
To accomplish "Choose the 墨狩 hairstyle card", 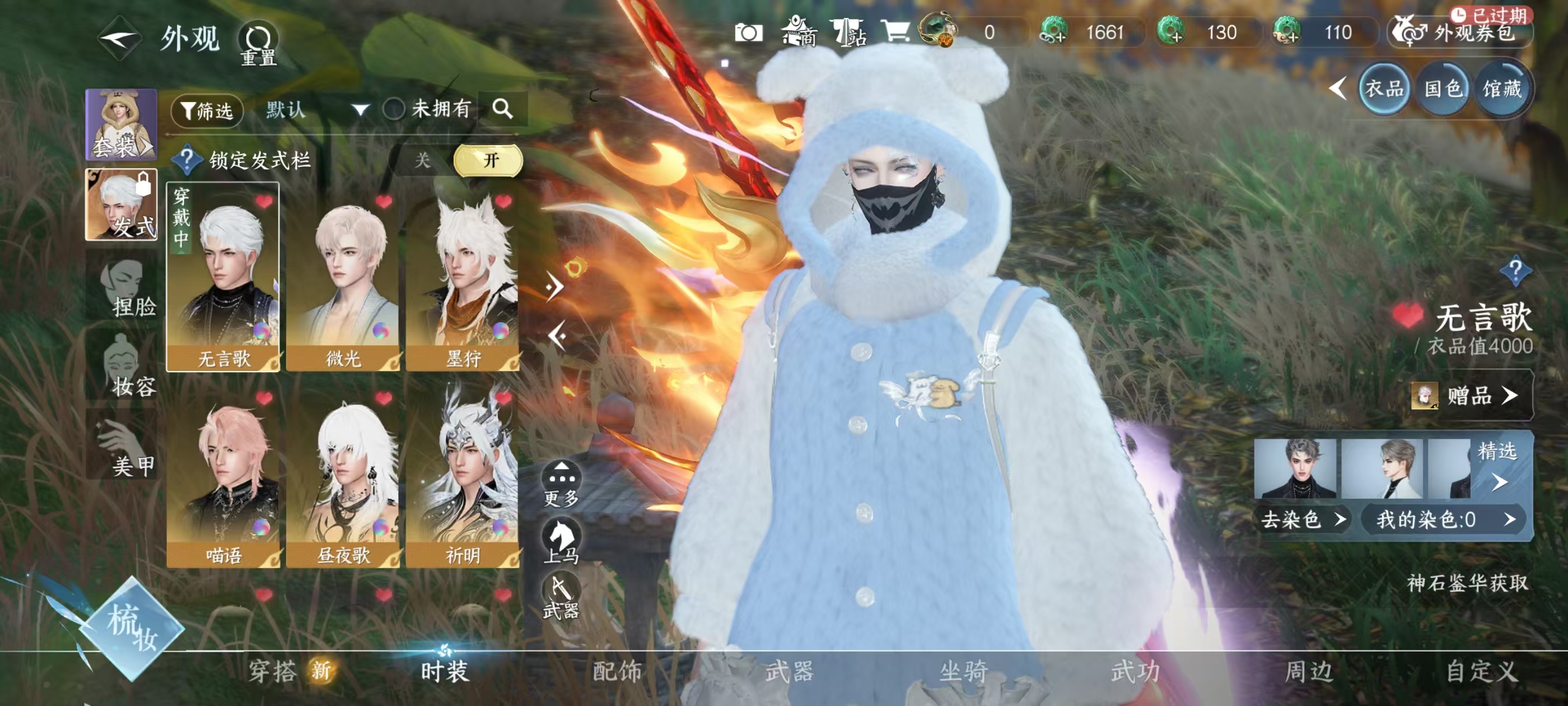I will tap(463, 277).
